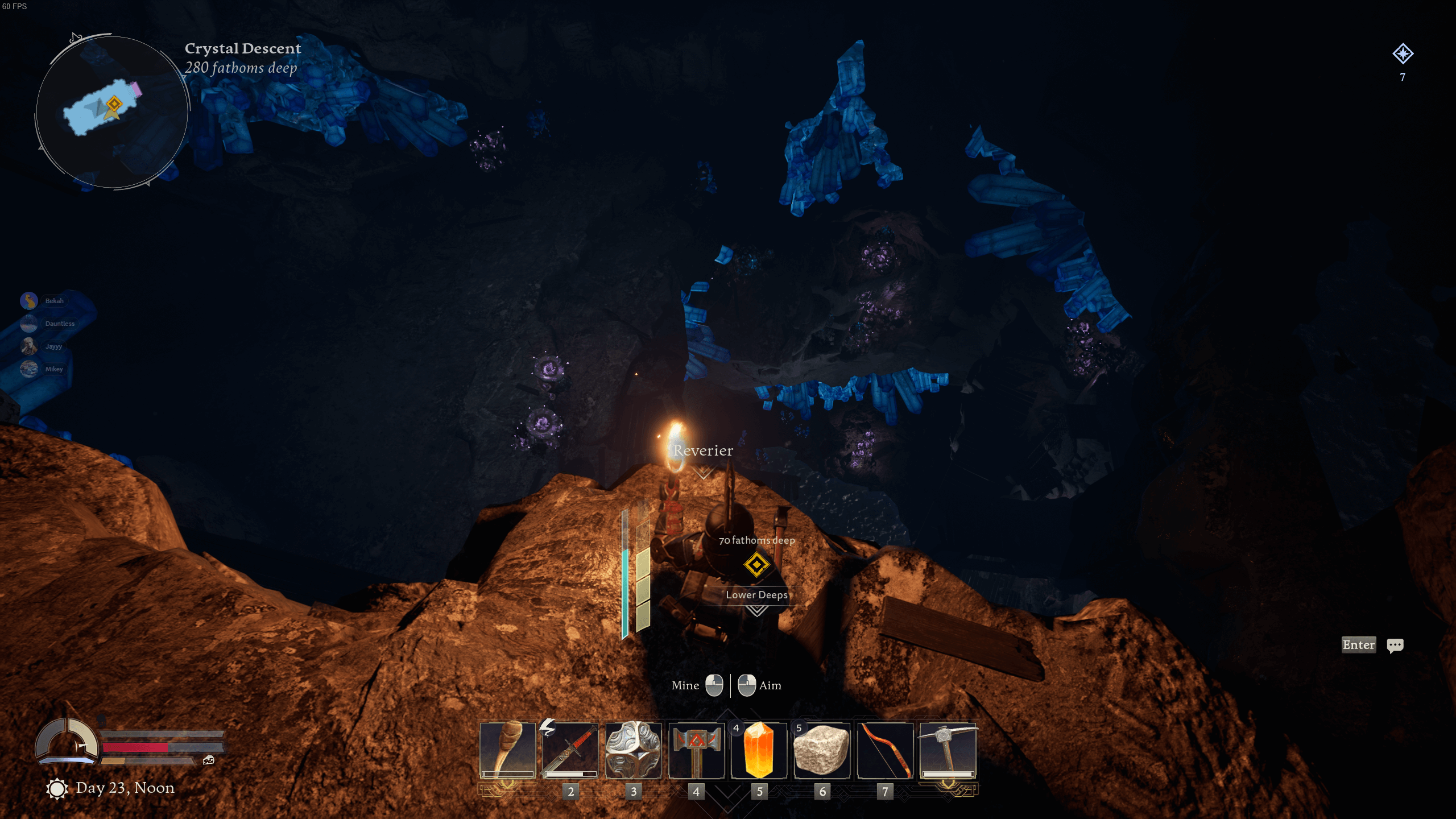The width and height of the screenshot is (1456, 819).
Task: Click the gold waypoint marker on minimap
Action: pyautogui.click(x=114, y=104)
